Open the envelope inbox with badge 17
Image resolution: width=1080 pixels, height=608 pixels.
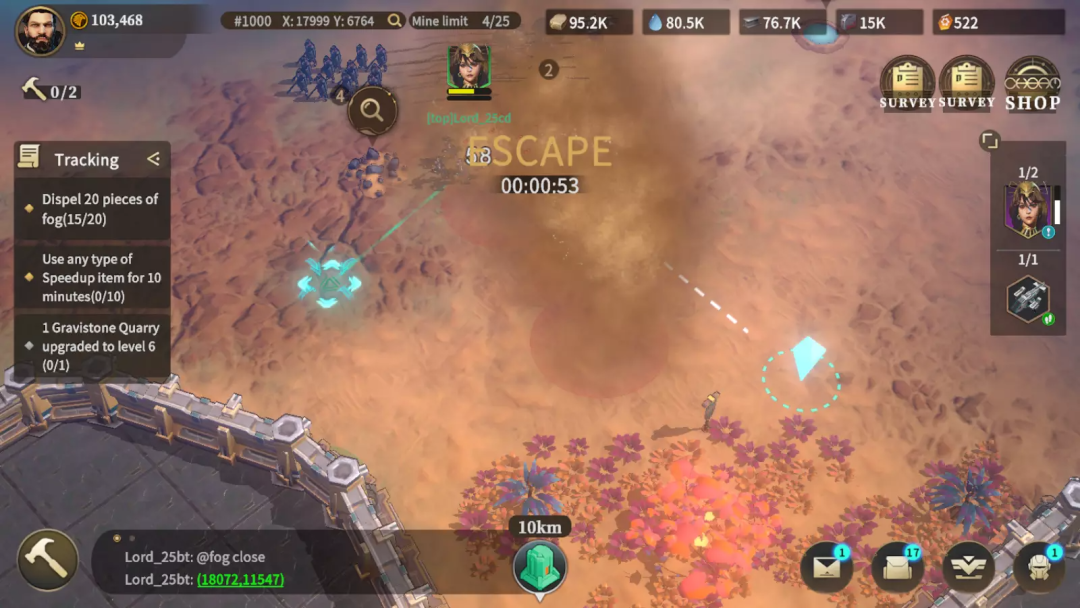[897, 568]
